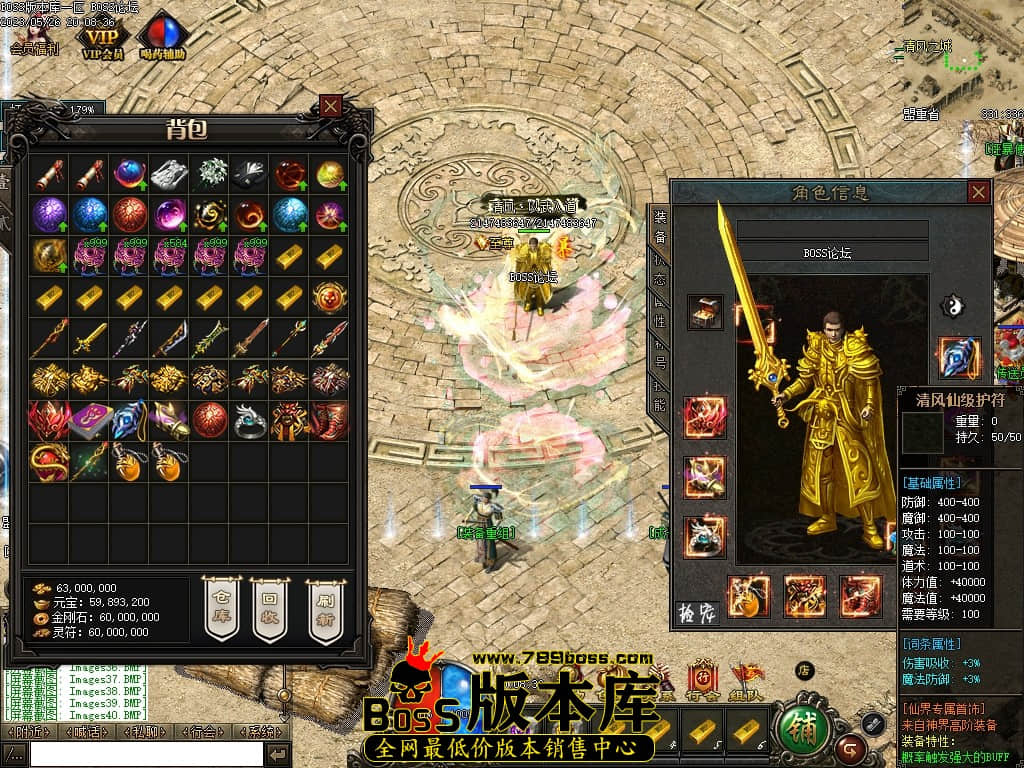Switch to the 状态 status tab
Image resolution: width=1024 pixels, height=768 pixels.
click(660, 273)
